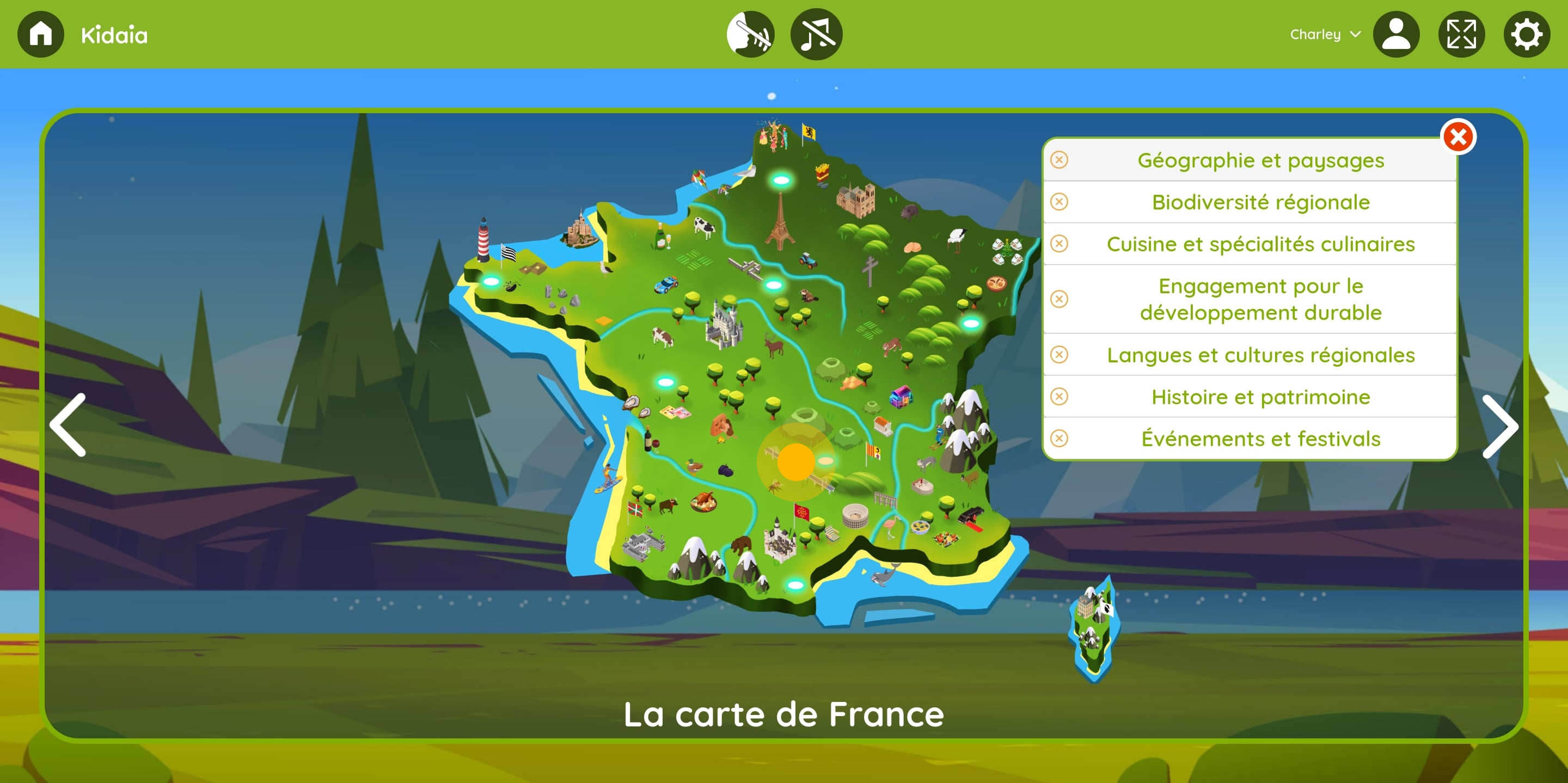This screenshot has height=783, width=1568.
Task: Close the topics panel
Action: click(x=1459, y=138)
